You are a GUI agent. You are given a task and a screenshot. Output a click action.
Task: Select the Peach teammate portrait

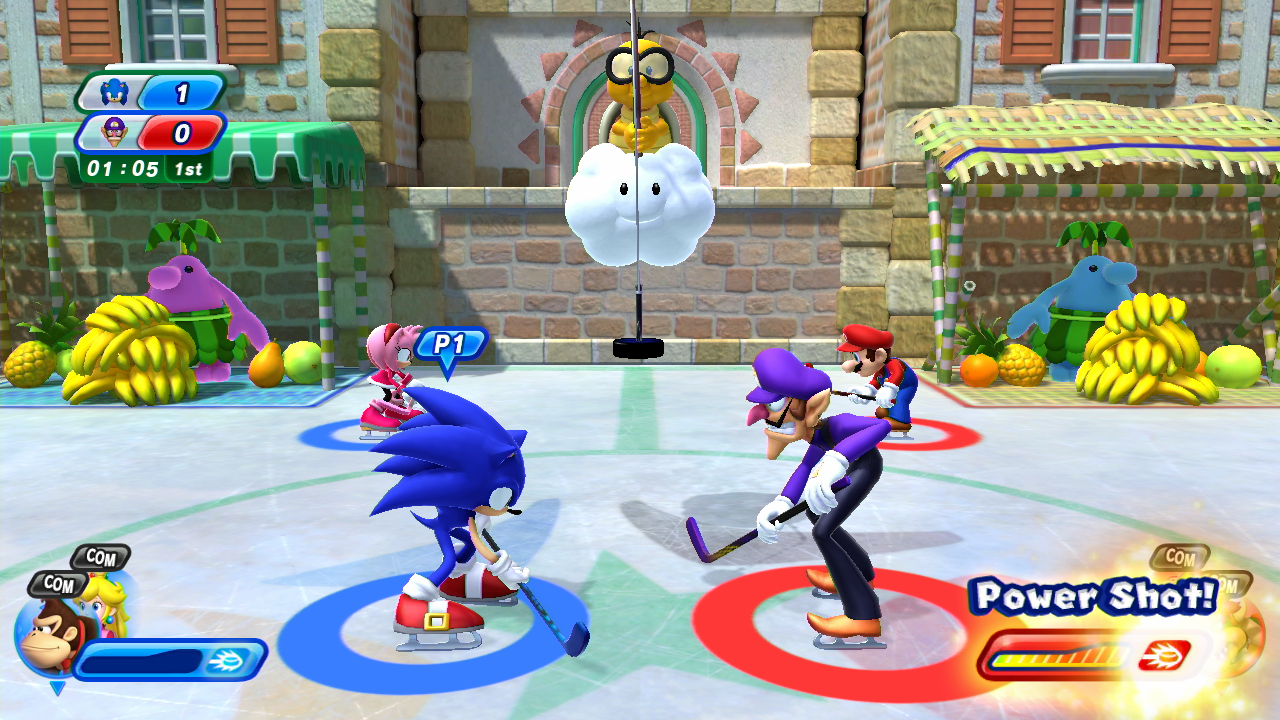tap(108, 602)
